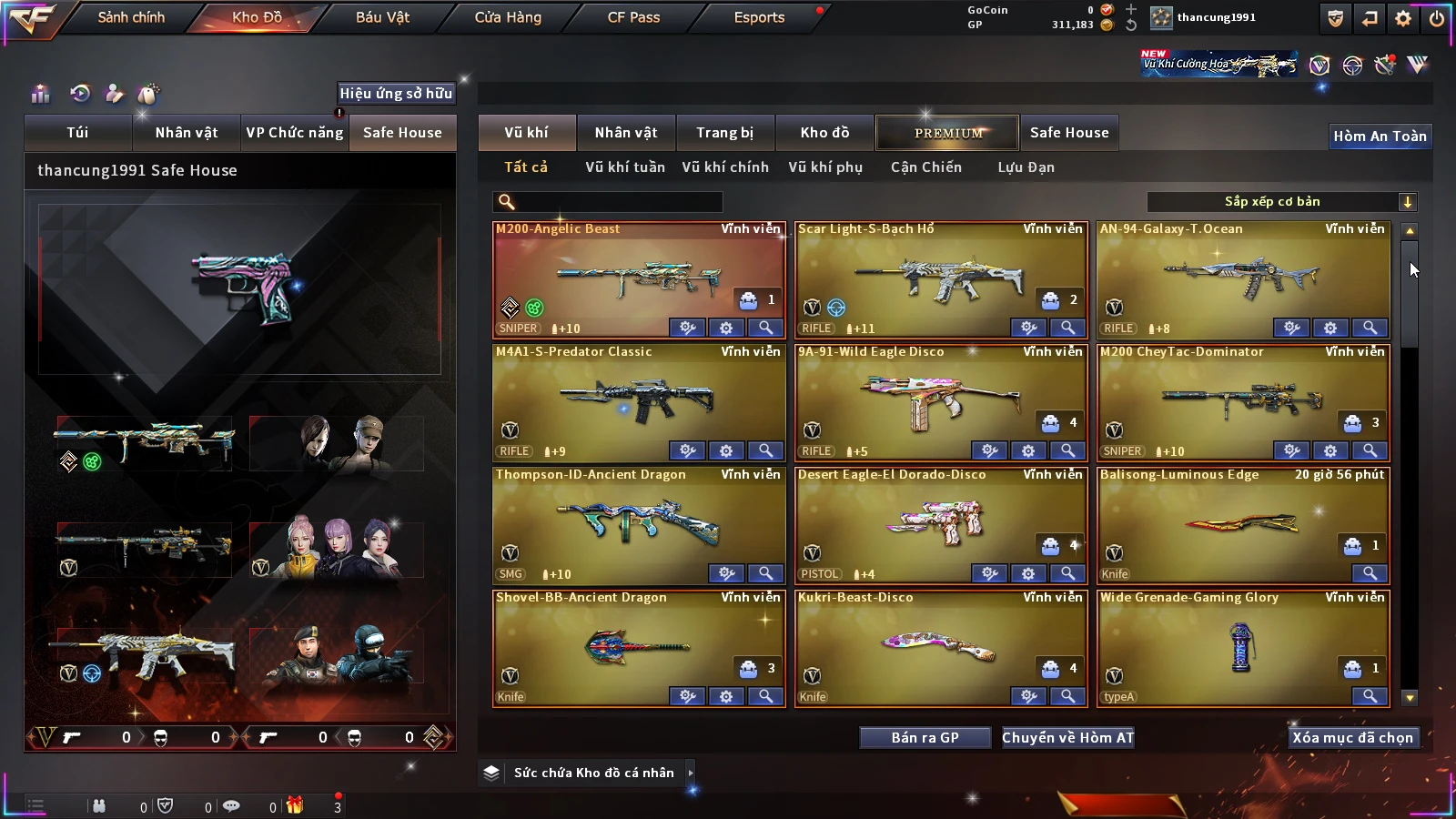Go to the Báu Vật menu

click(x=382, y=17)
